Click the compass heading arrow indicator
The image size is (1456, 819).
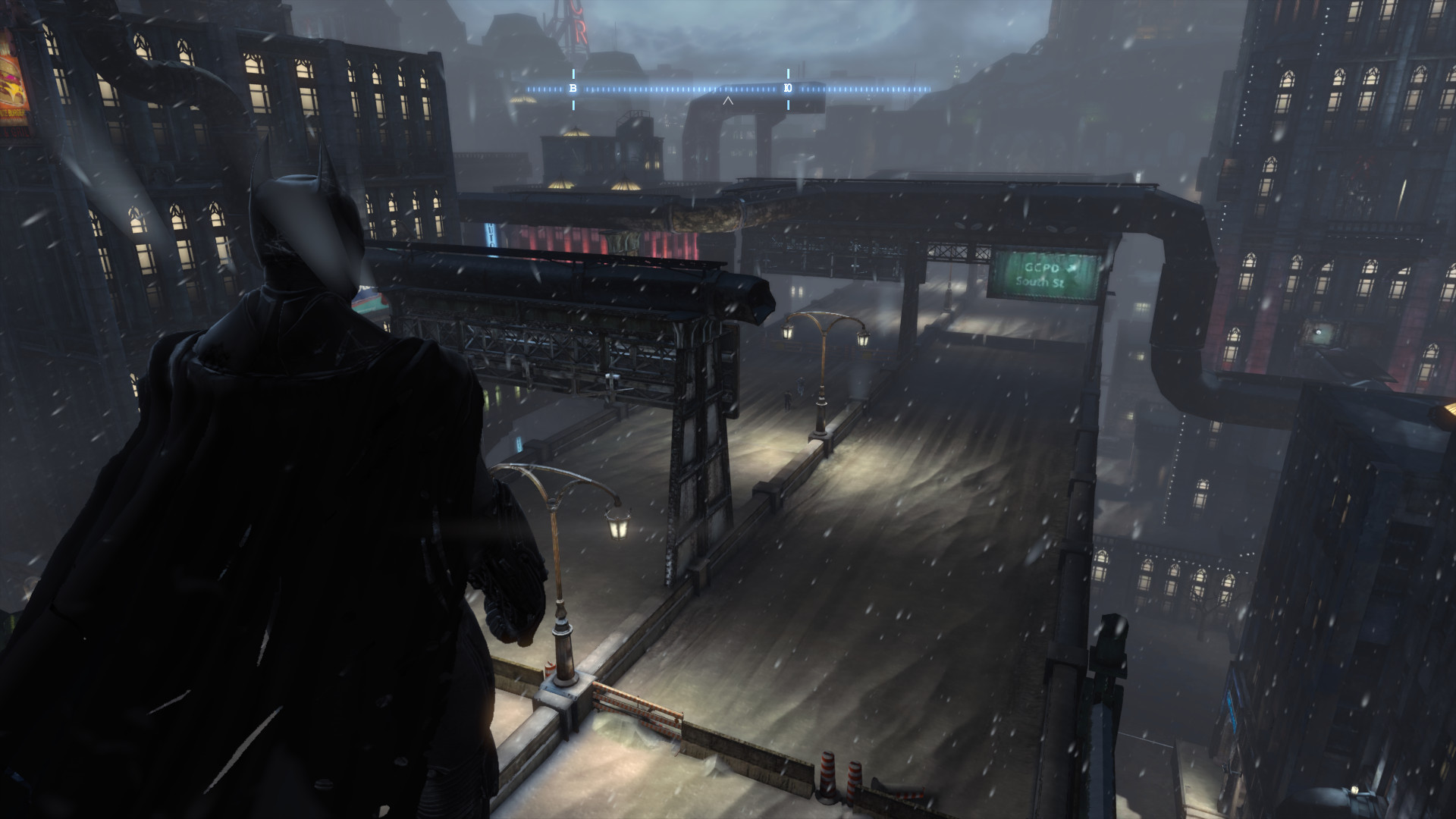(728, 100)
